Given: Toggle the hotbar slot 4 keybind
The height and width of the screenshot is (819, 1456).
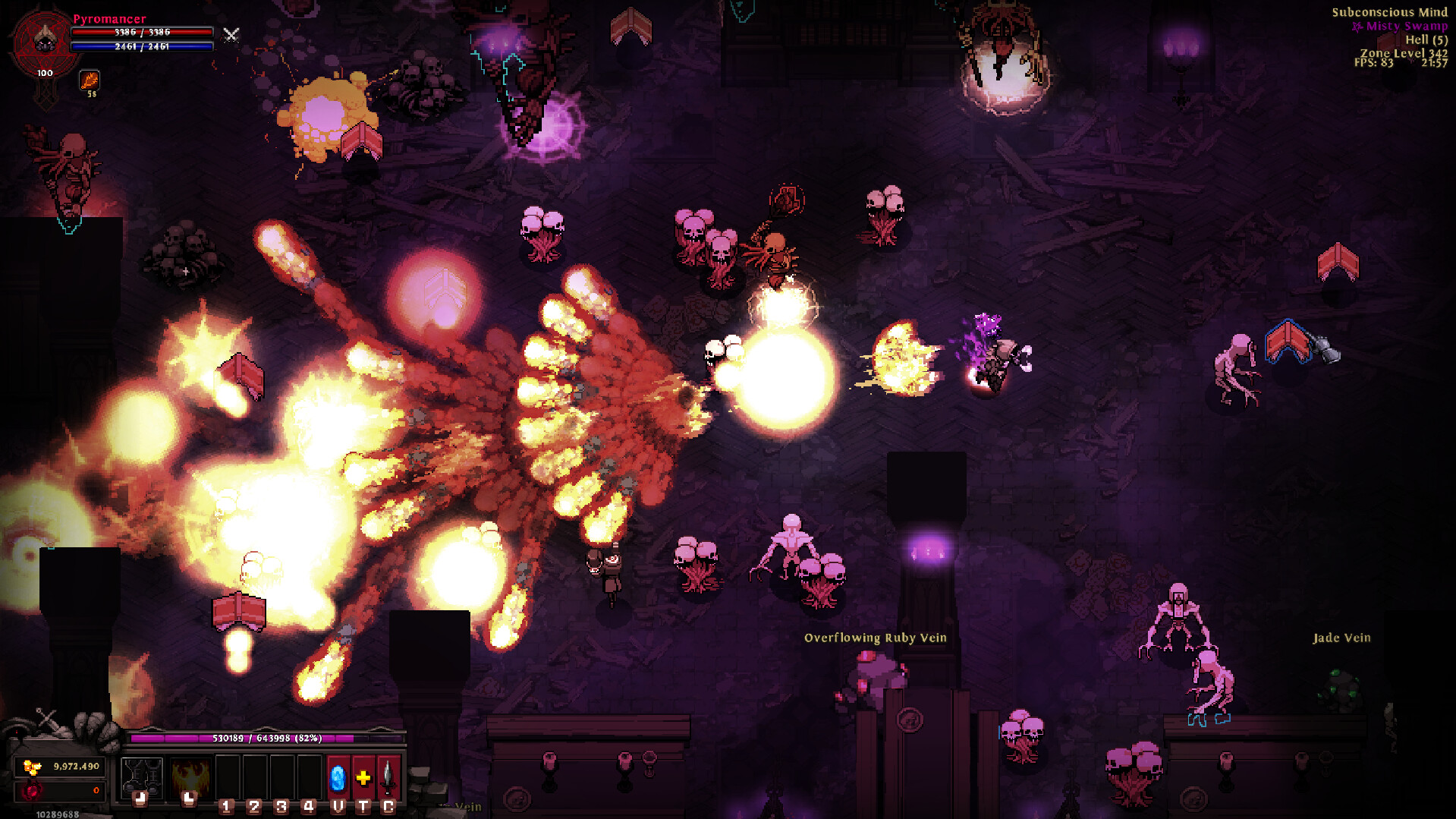Looking at the screenshot, I should click(x=308, y=806).
